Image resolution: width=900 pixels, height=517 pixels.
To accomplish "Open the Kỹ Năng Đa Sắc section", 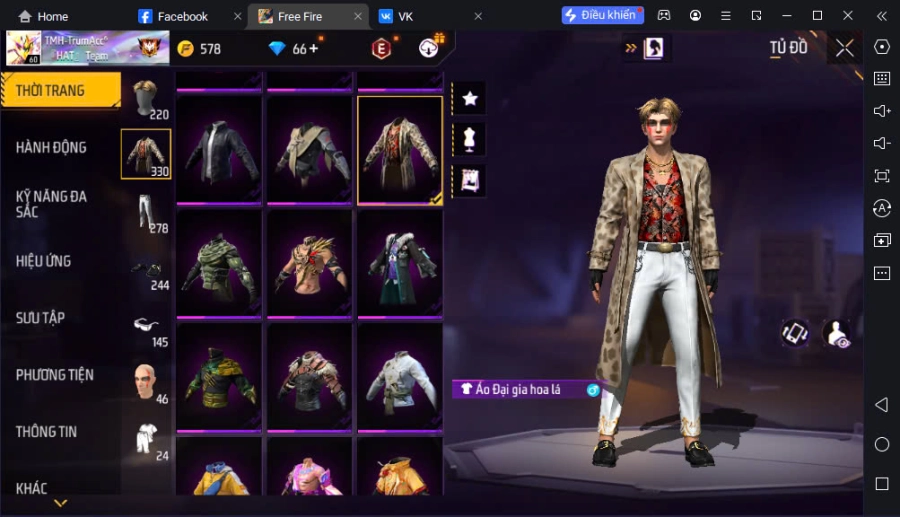I will 52,204.
